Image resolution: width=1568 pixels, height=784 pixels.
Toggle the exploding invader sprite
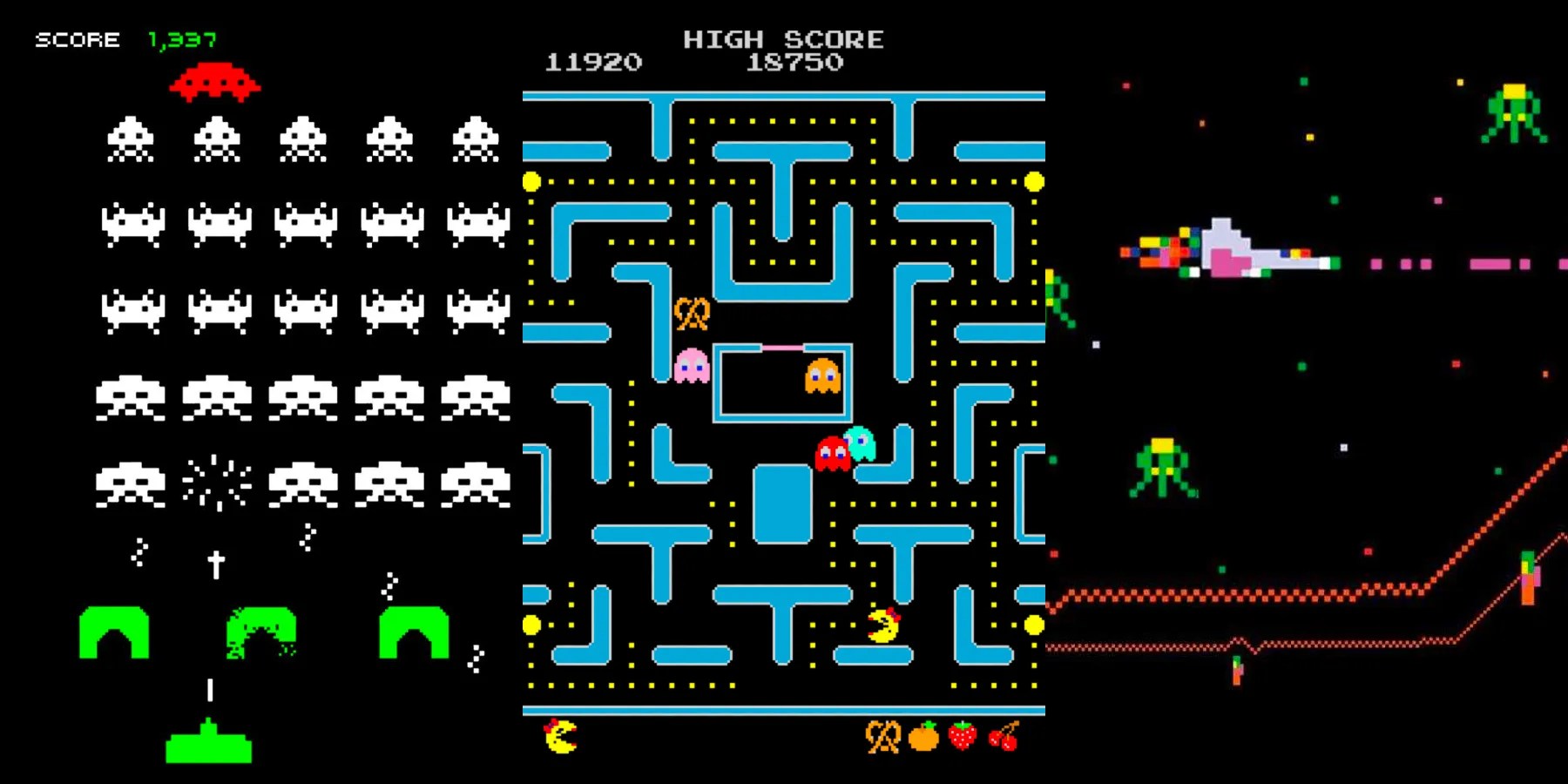(215, 483)
